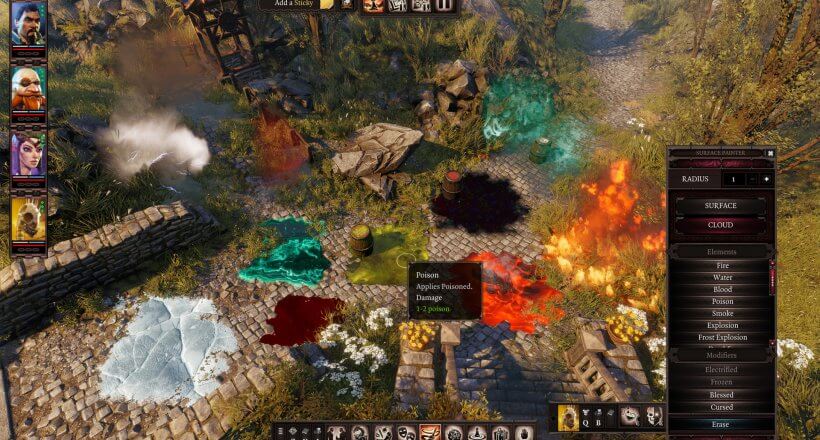Click the Erase button
The width and height of the screenshot is (820, 440).
(721, 425)
